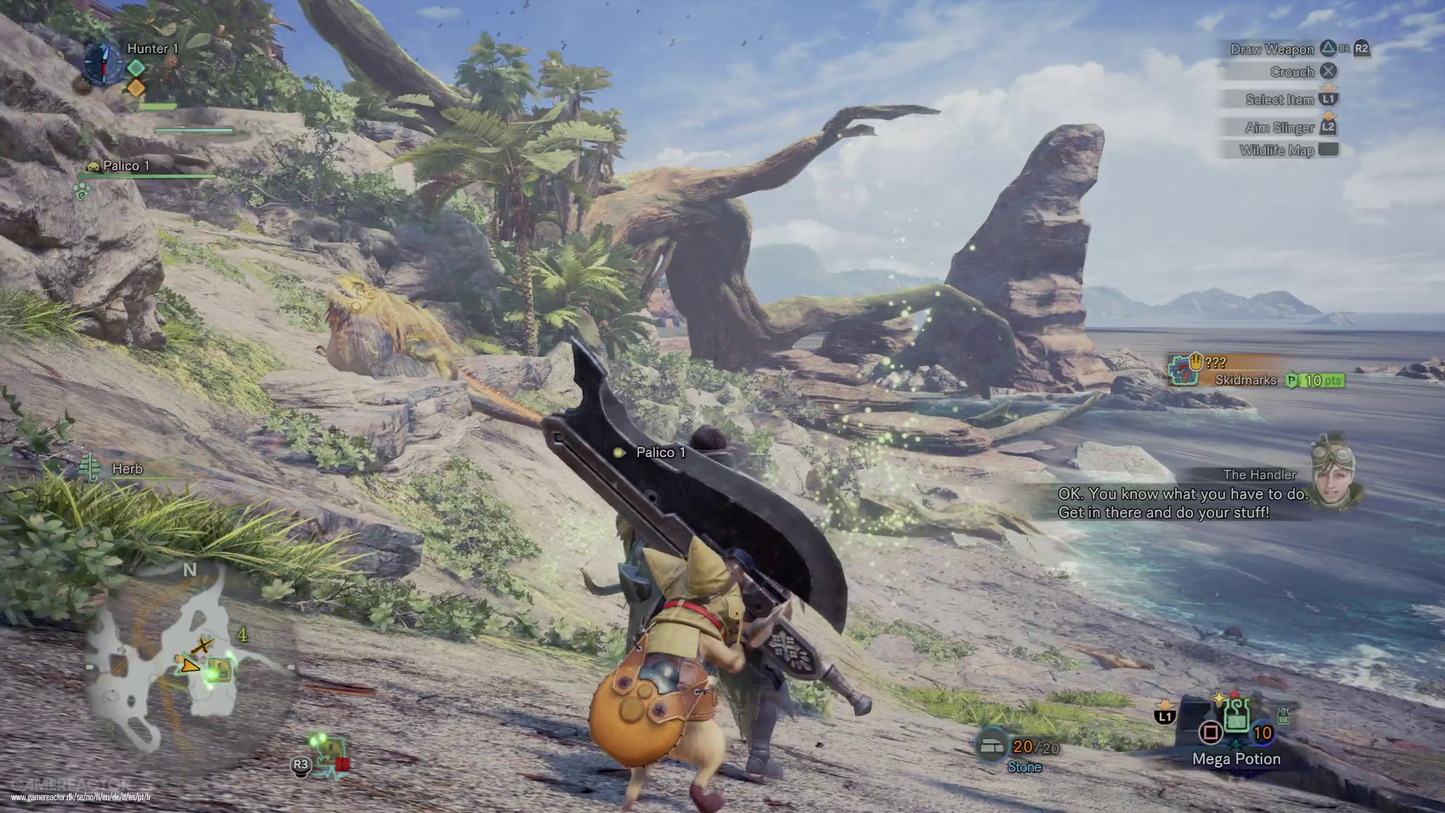
Task: Toggle Aim Slinger with the L2 prompt
Action: [1326, 127]
